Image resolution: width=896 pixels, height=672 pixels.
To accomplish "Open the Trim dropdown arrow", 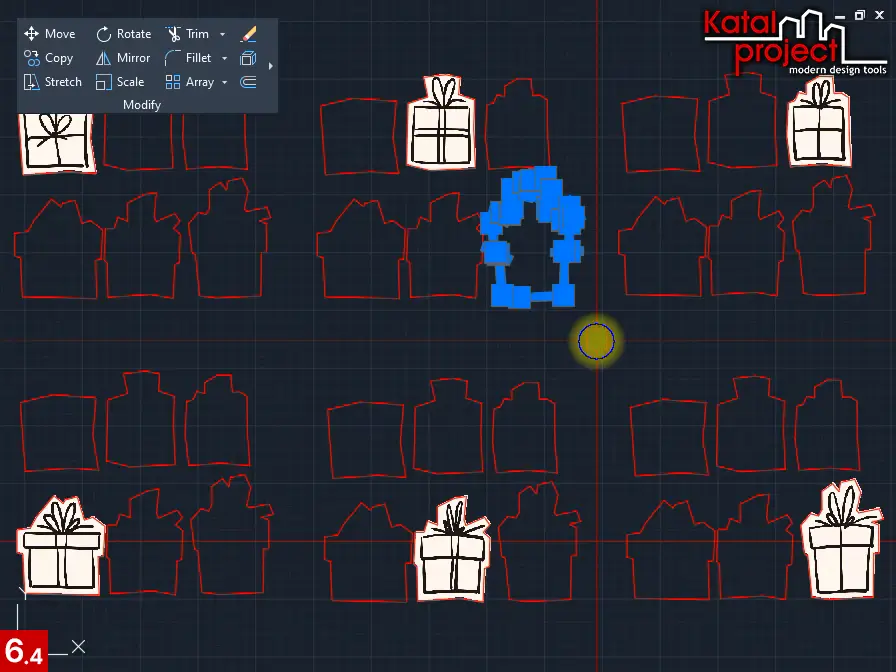I will point(222,34).
